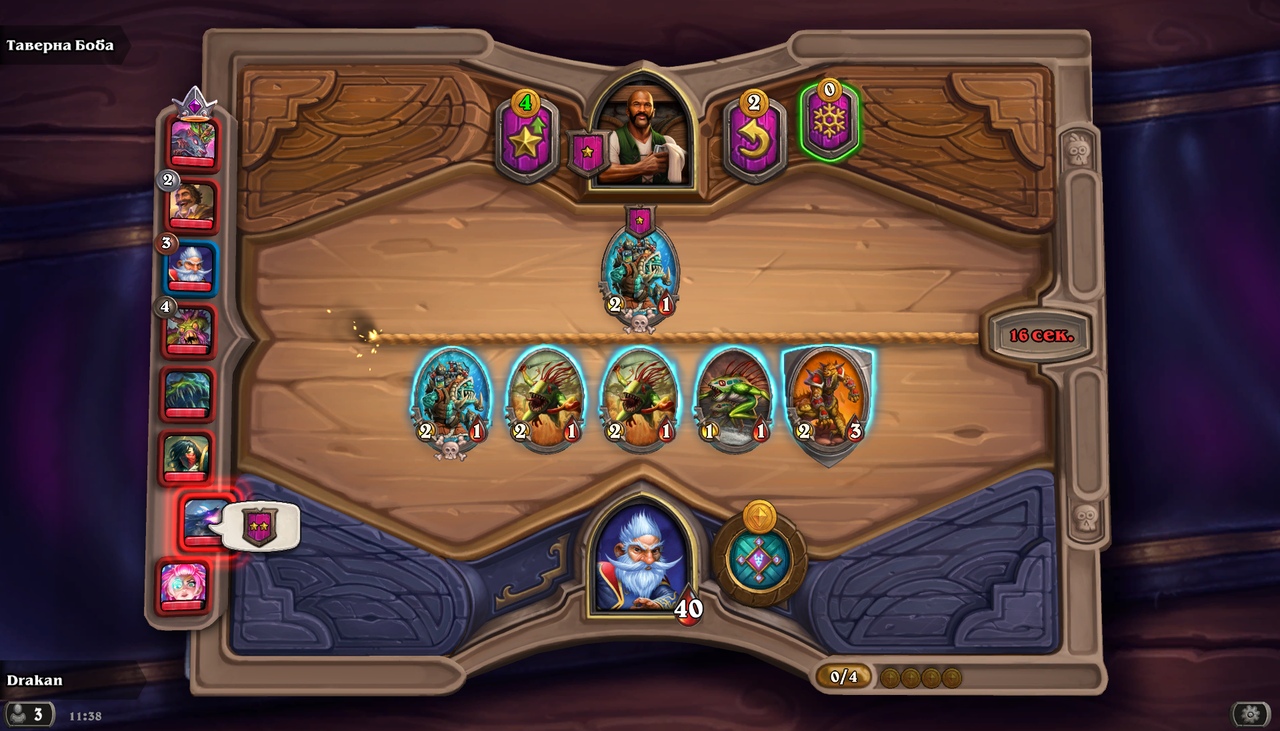Open the friends list showing 3 online
This screenshot has width=1280, height=731.
29,714
